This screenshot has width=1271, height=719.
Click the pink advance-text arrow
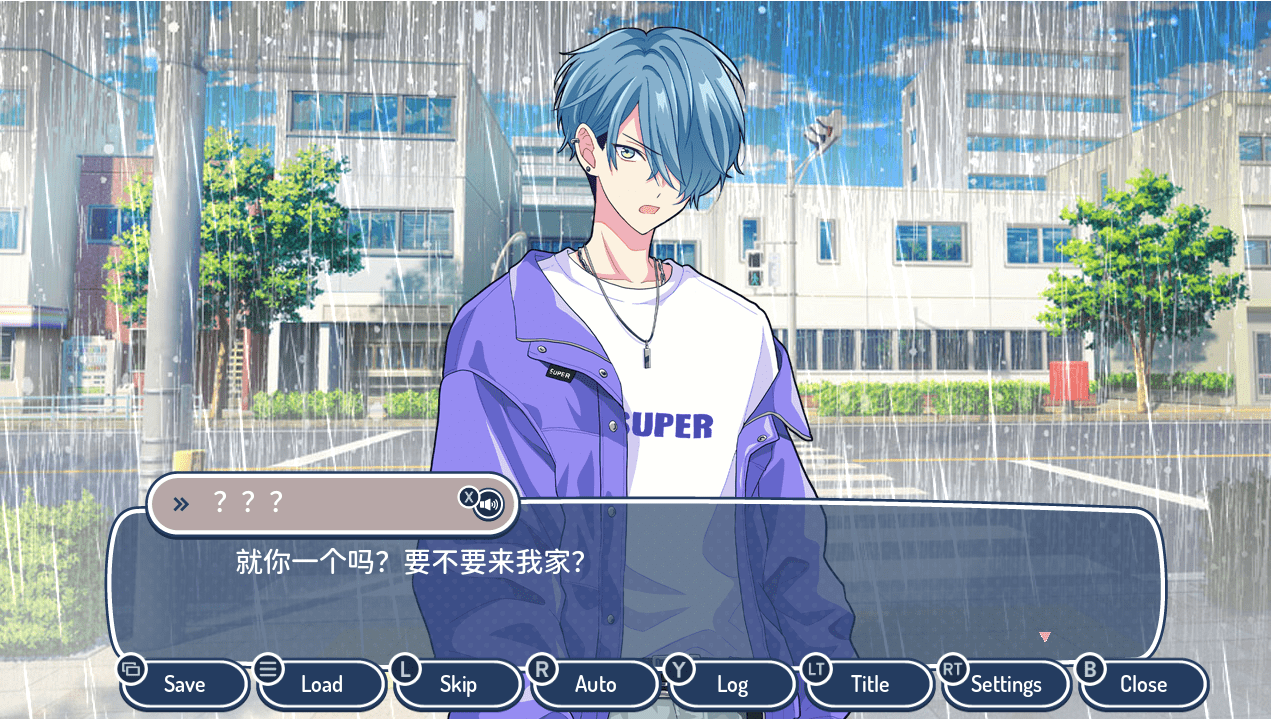pos(1045,636)
